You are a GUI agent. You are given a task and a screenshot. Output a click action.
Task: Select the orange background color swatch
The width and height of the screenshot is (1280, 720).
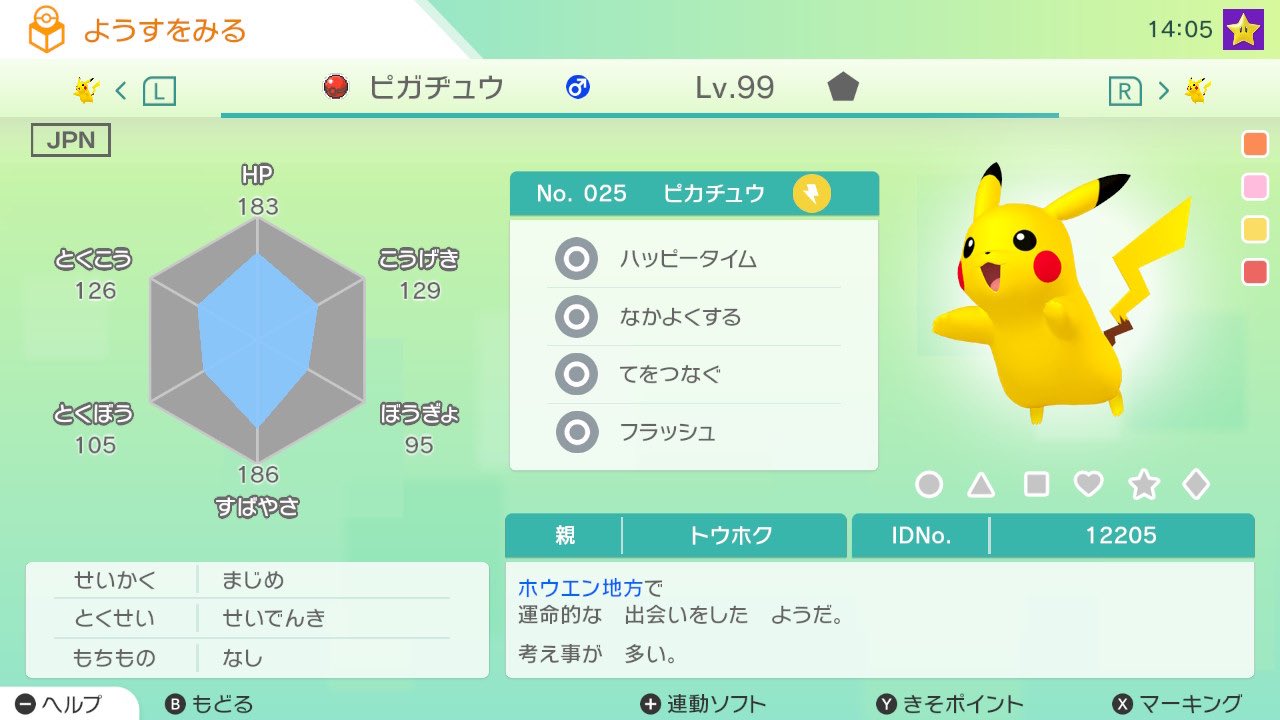click(1254, 143)
